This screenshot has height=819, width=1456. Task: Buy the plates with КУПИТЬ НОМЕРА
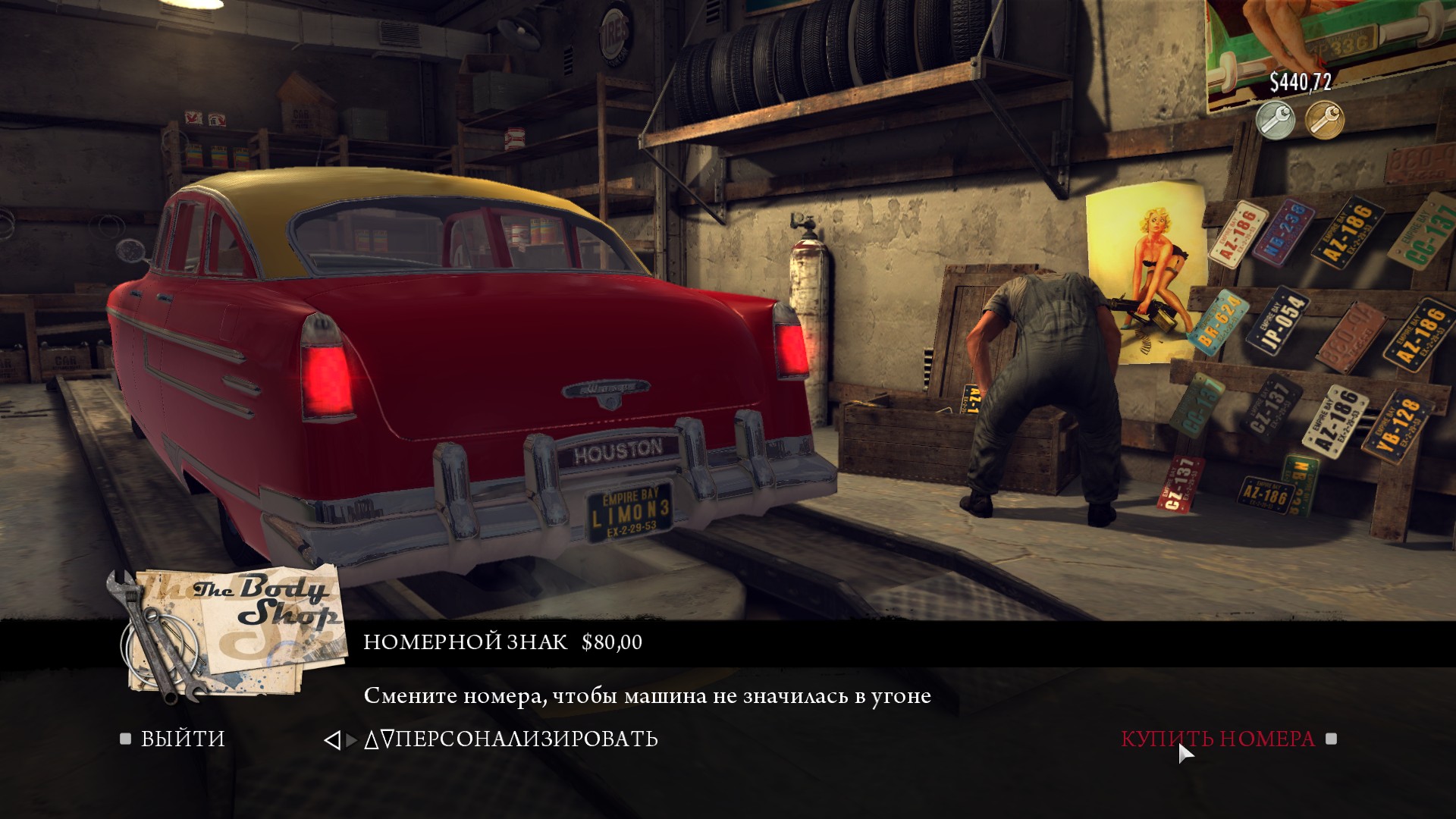coord(1218,739)
